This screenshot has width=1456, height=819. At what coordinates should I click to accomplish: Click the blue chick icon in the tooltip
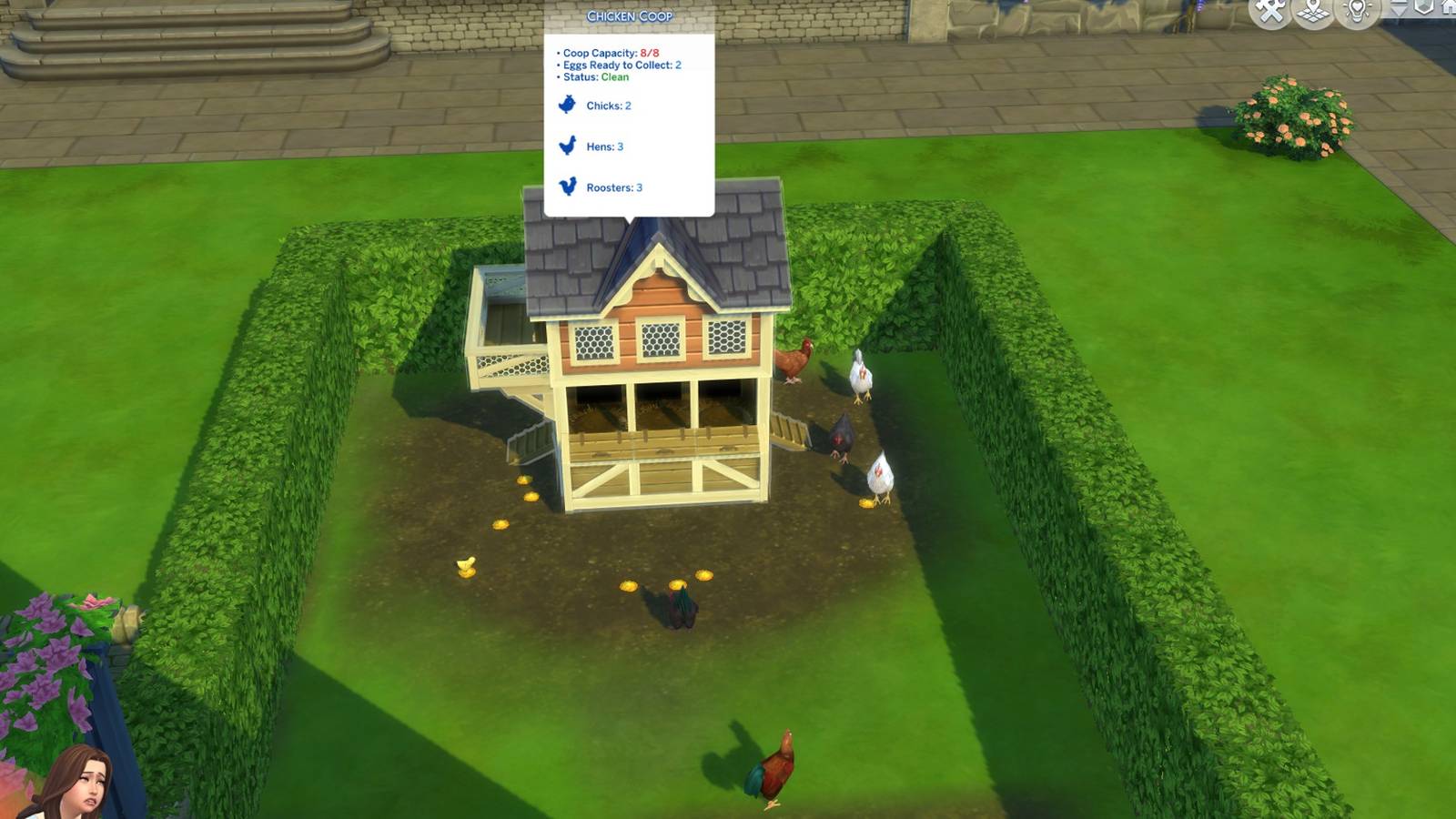pos(567,105)
